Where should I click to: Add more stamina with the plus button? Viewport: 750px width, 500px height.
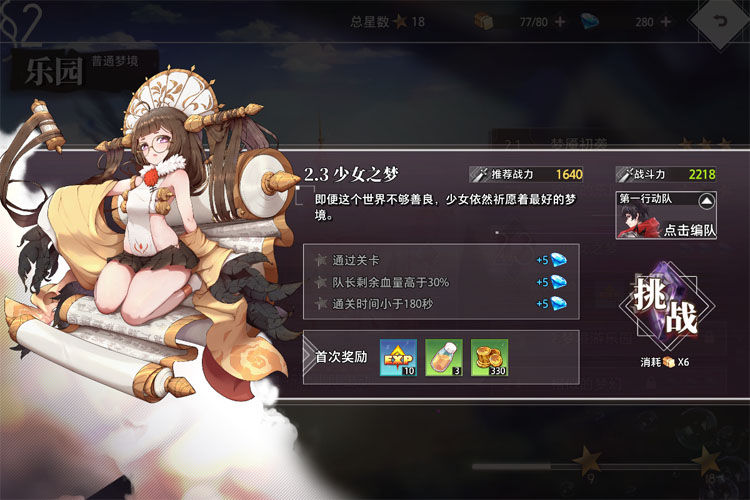tap(559, 21)
